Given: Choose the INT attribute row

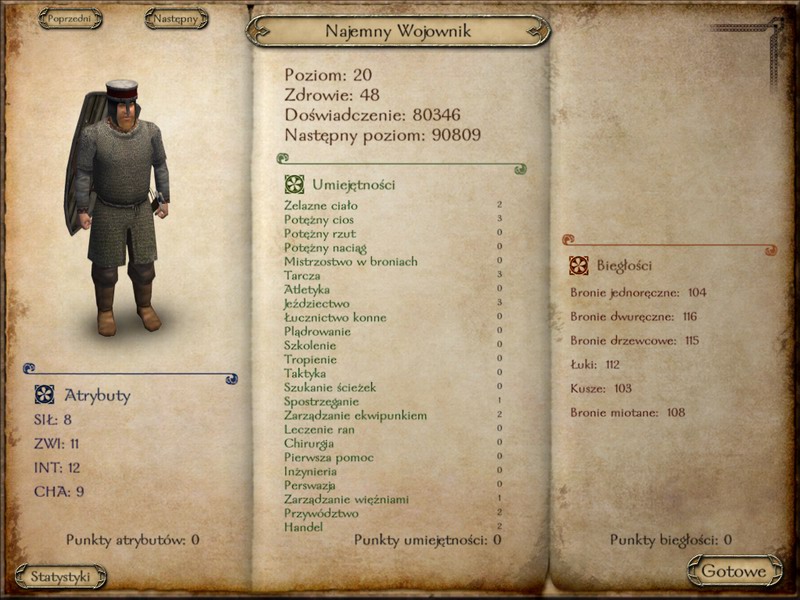Looking at the screenshot, I should (56, 467).
